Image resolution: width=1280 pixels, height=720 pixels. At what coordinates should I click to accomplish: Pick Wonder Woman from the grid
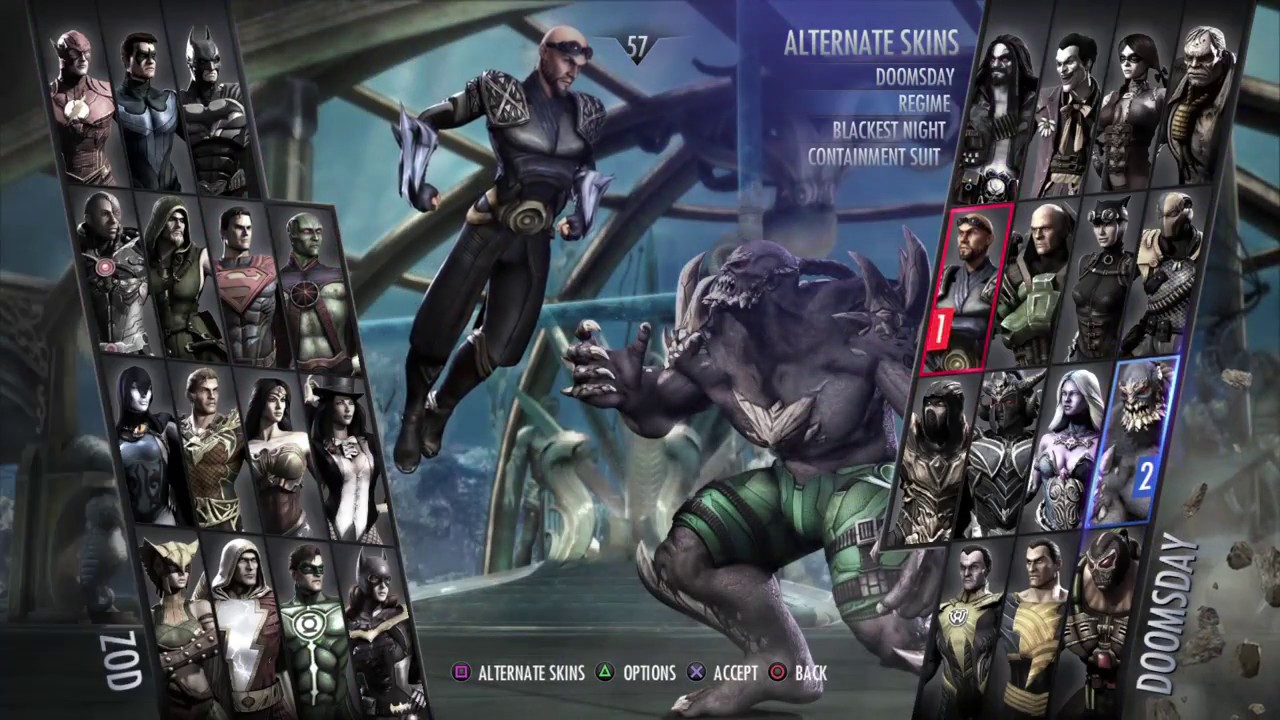click(280, 440)
